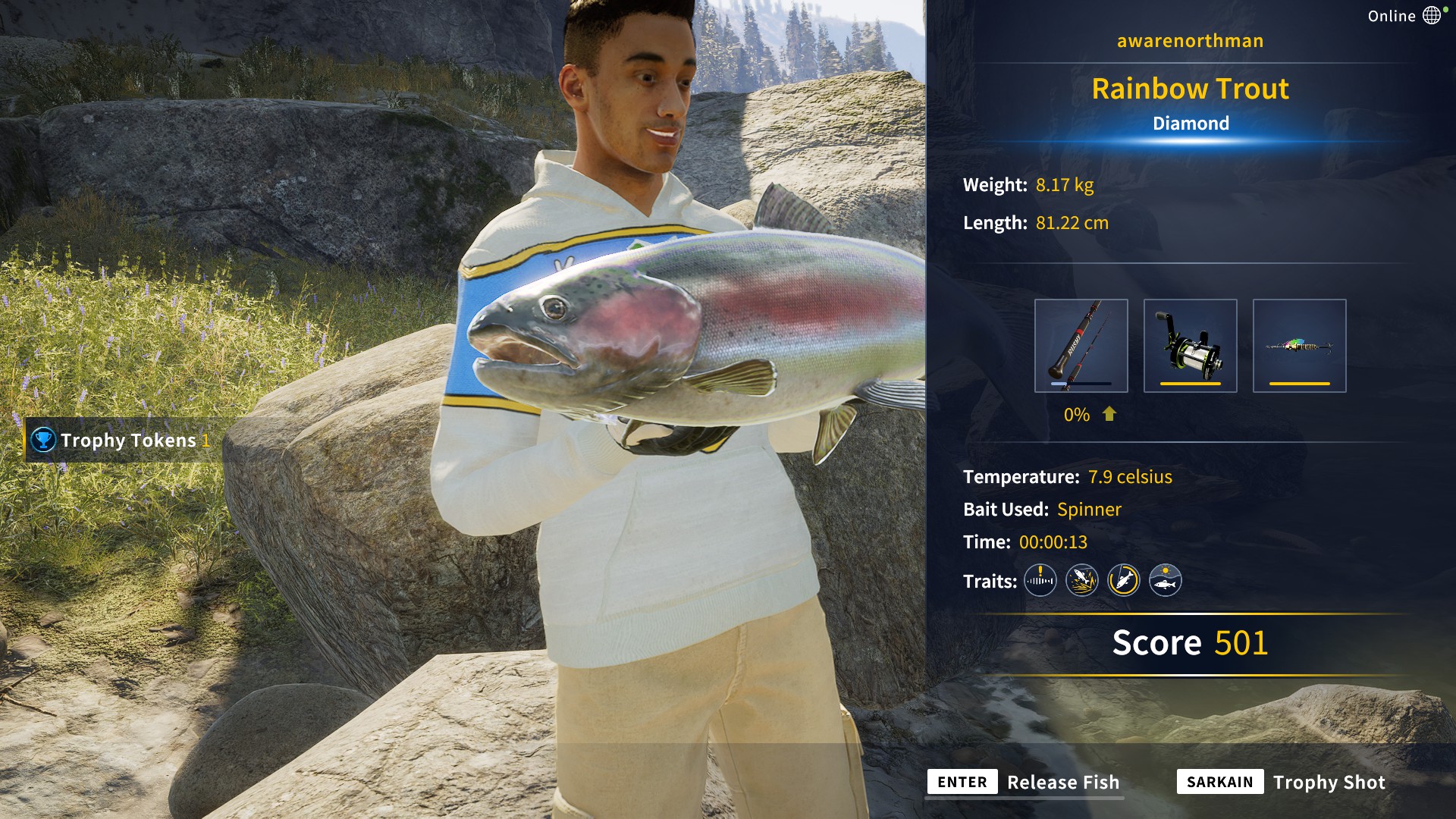Screen dimensions: 1456x819
Task: Inspect the sun-over-water fish trait icon
Action: 1165,581
